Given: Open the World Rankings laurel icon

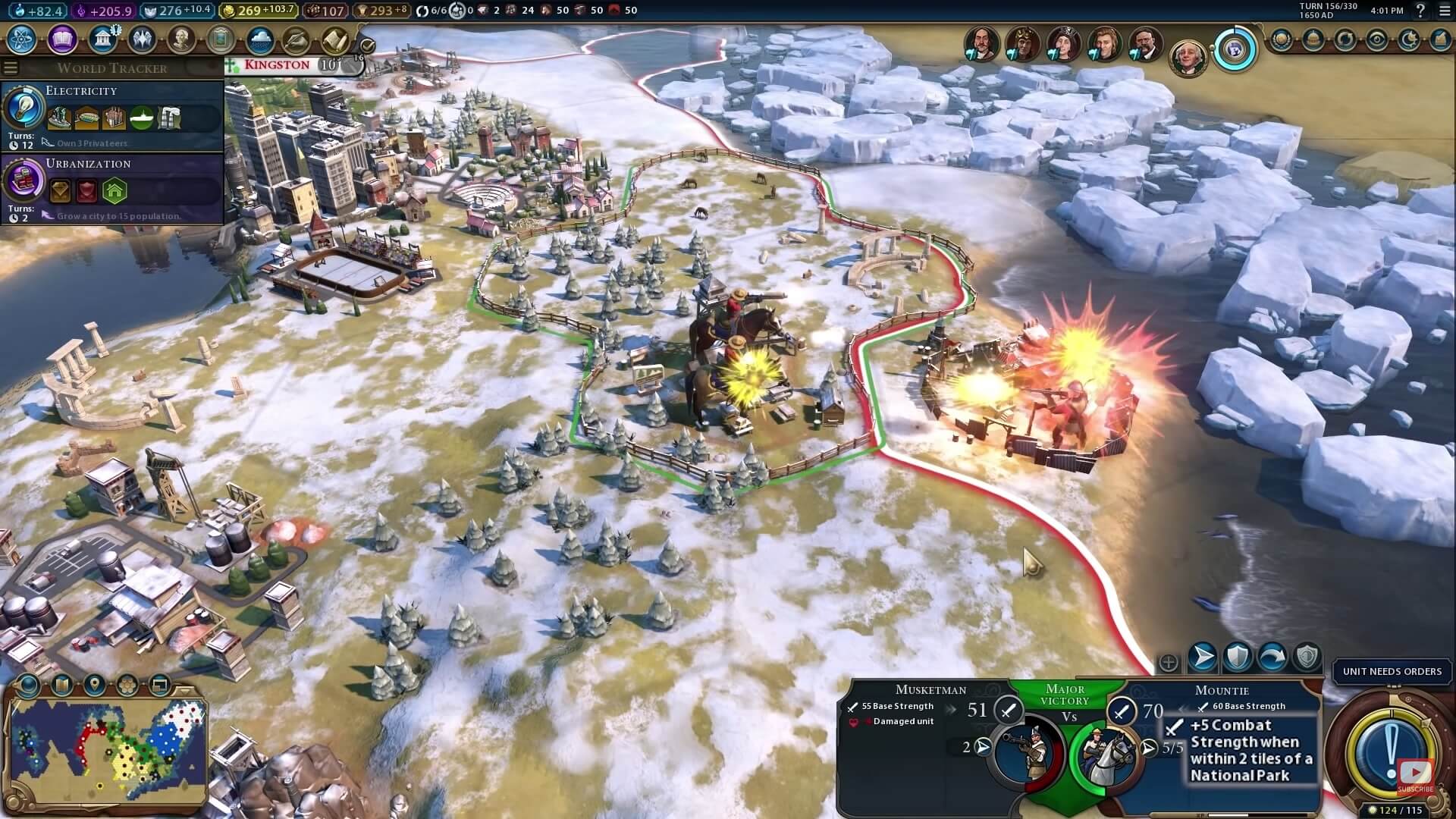Looking at the screenshot, I should point(1282,39).
